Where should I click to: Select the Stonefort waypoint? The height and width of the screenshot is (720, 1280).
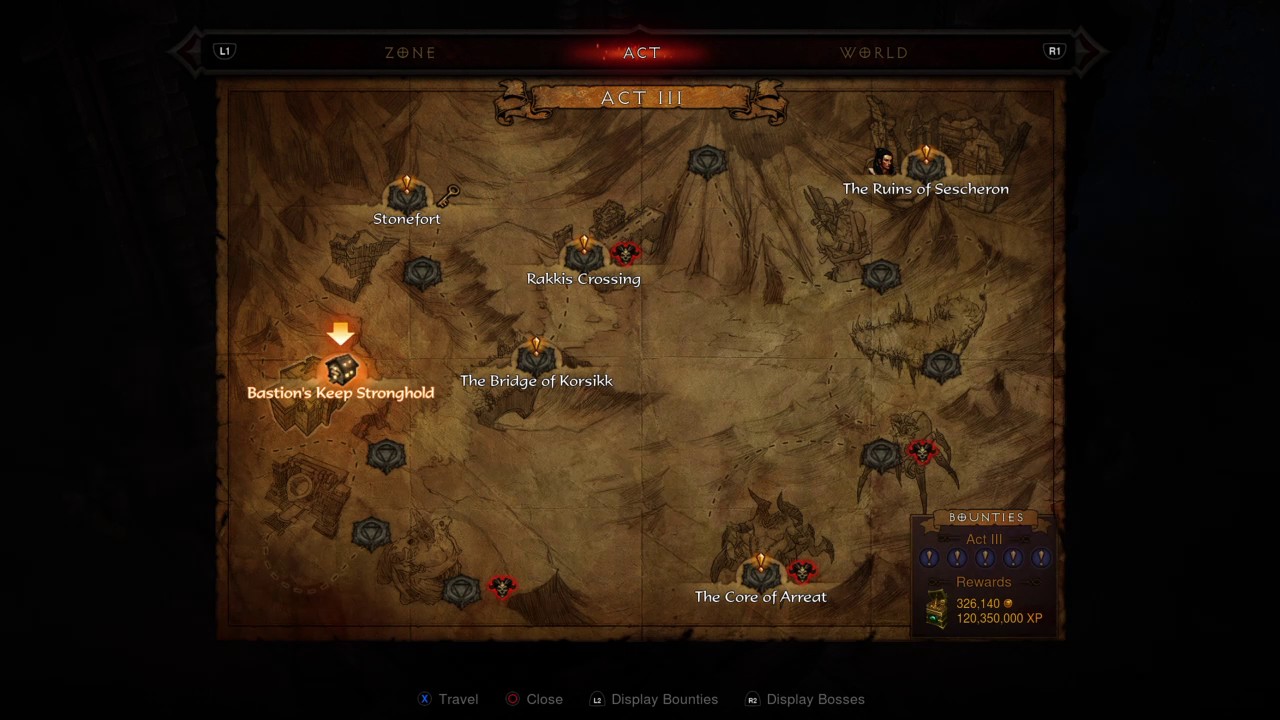[406, 195]
